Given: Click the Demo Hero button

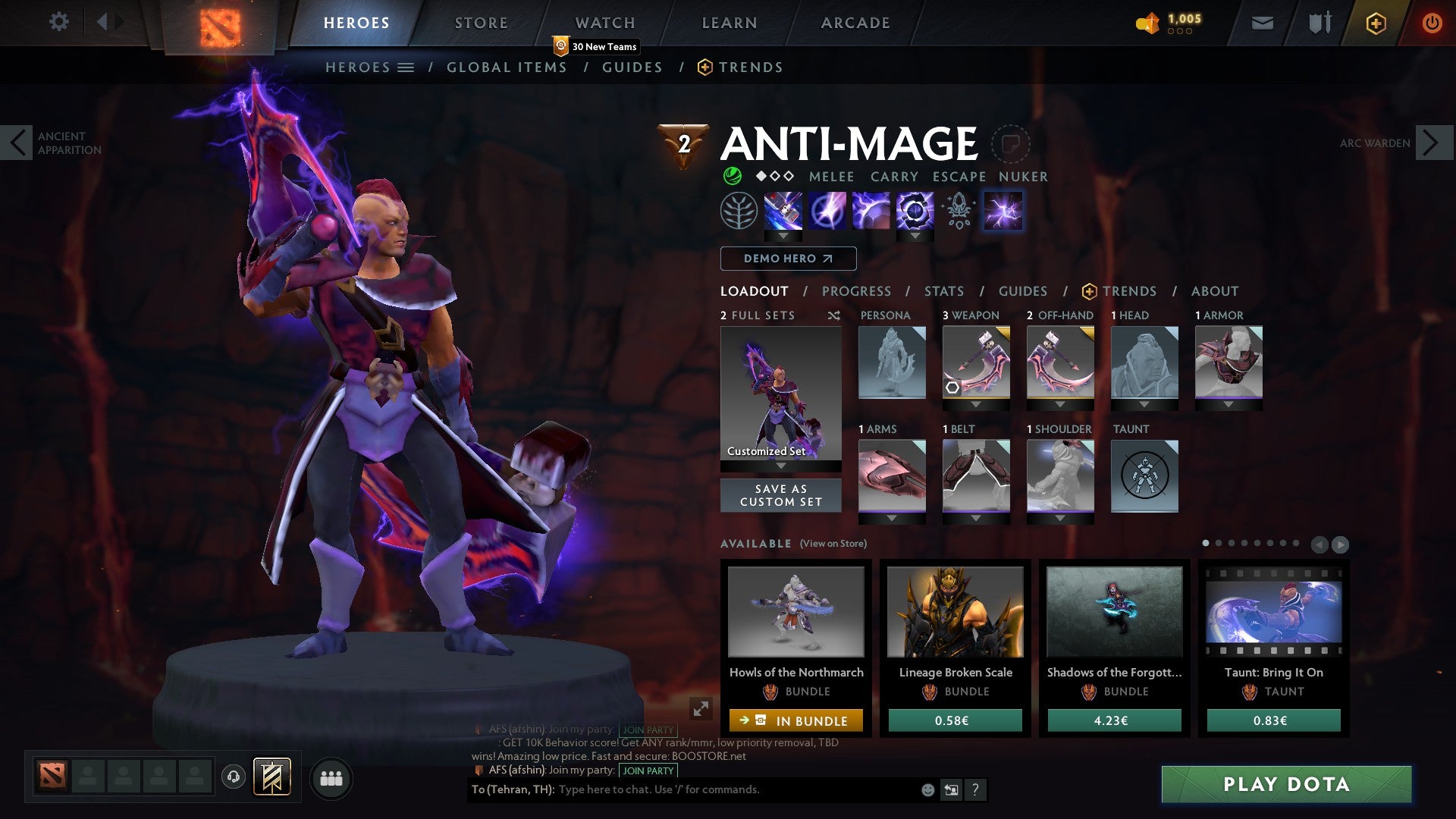Looking at the screenshot, I should pos(788,259).
